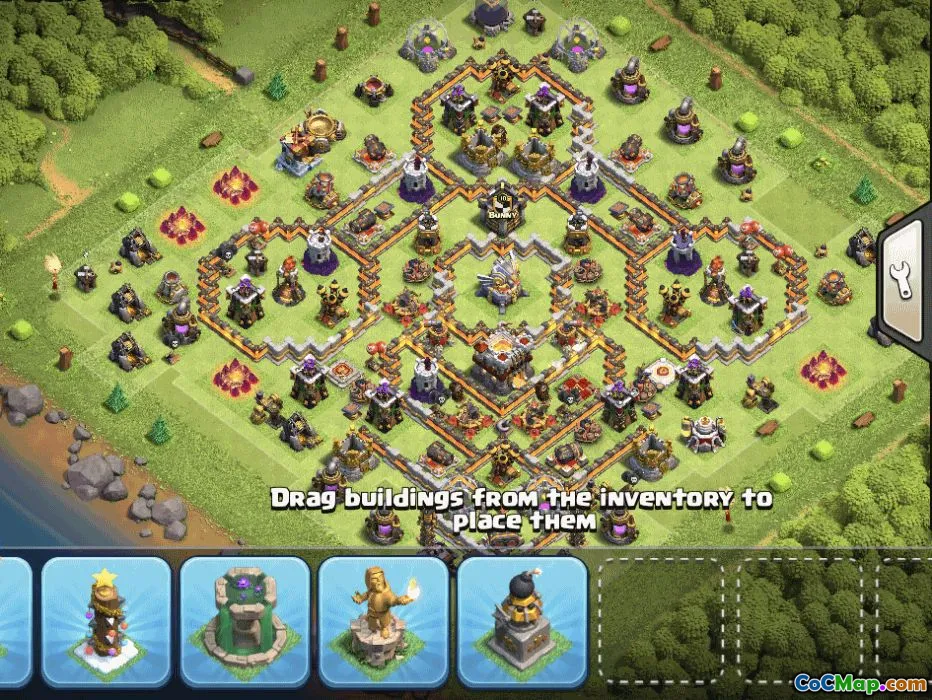932x700 pixels.
Task: Select the Bomb Tower inventory item
Action: tap(521, 621)
